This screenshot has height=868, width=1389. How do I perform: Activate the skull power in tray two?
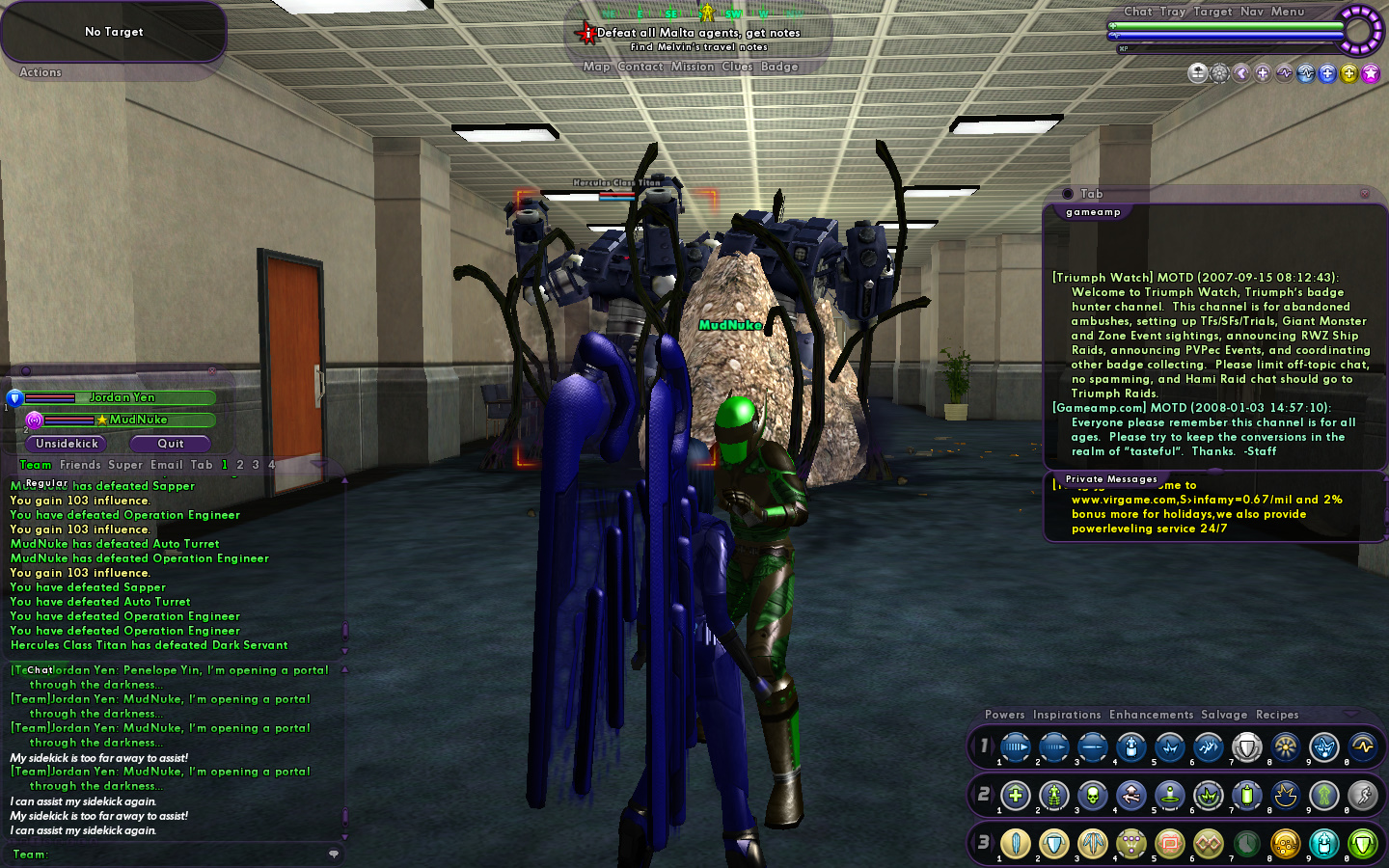tap(1092, 796)
